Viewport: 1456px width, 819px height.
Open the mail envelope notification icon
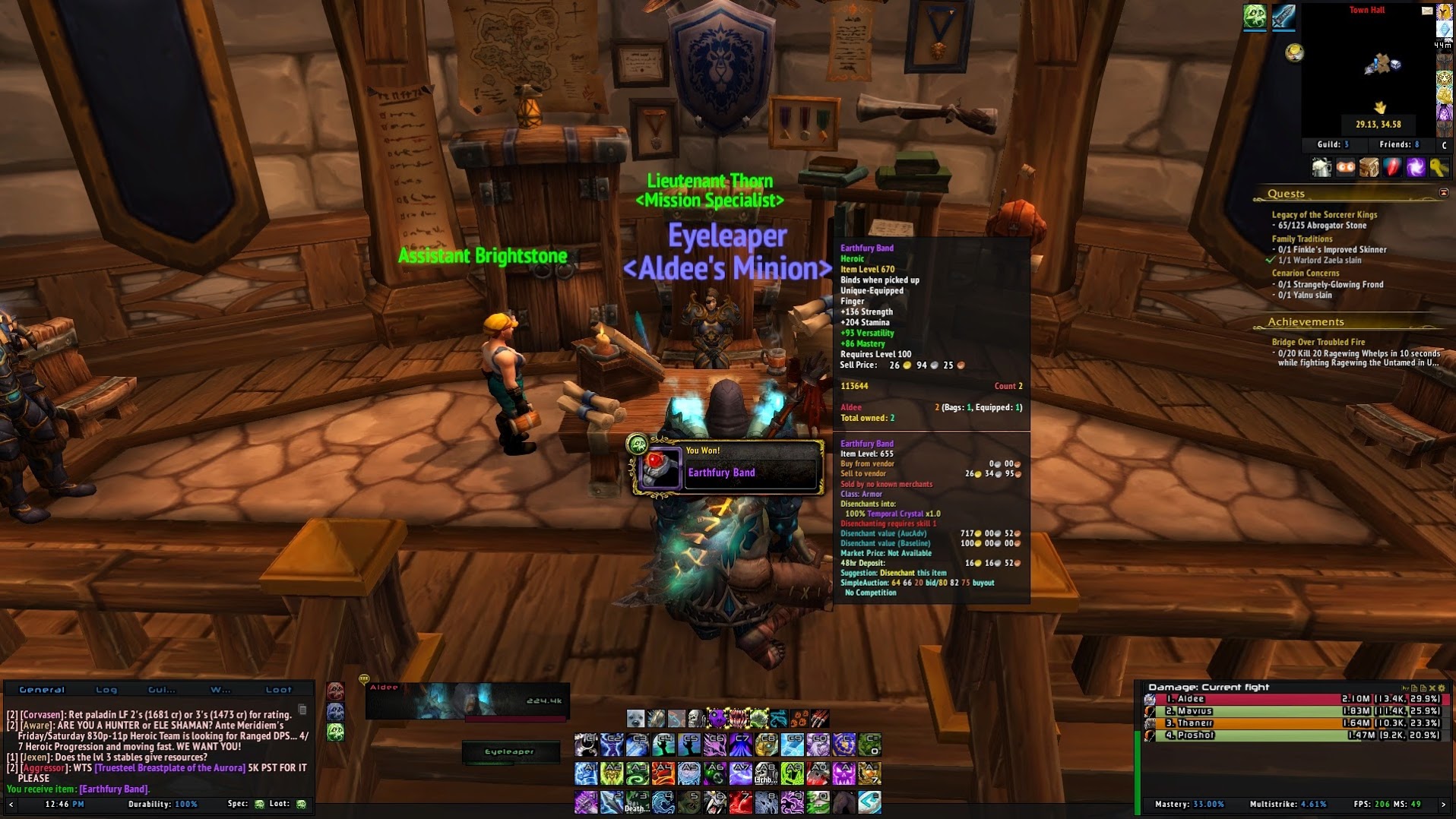click(1426, 11)
